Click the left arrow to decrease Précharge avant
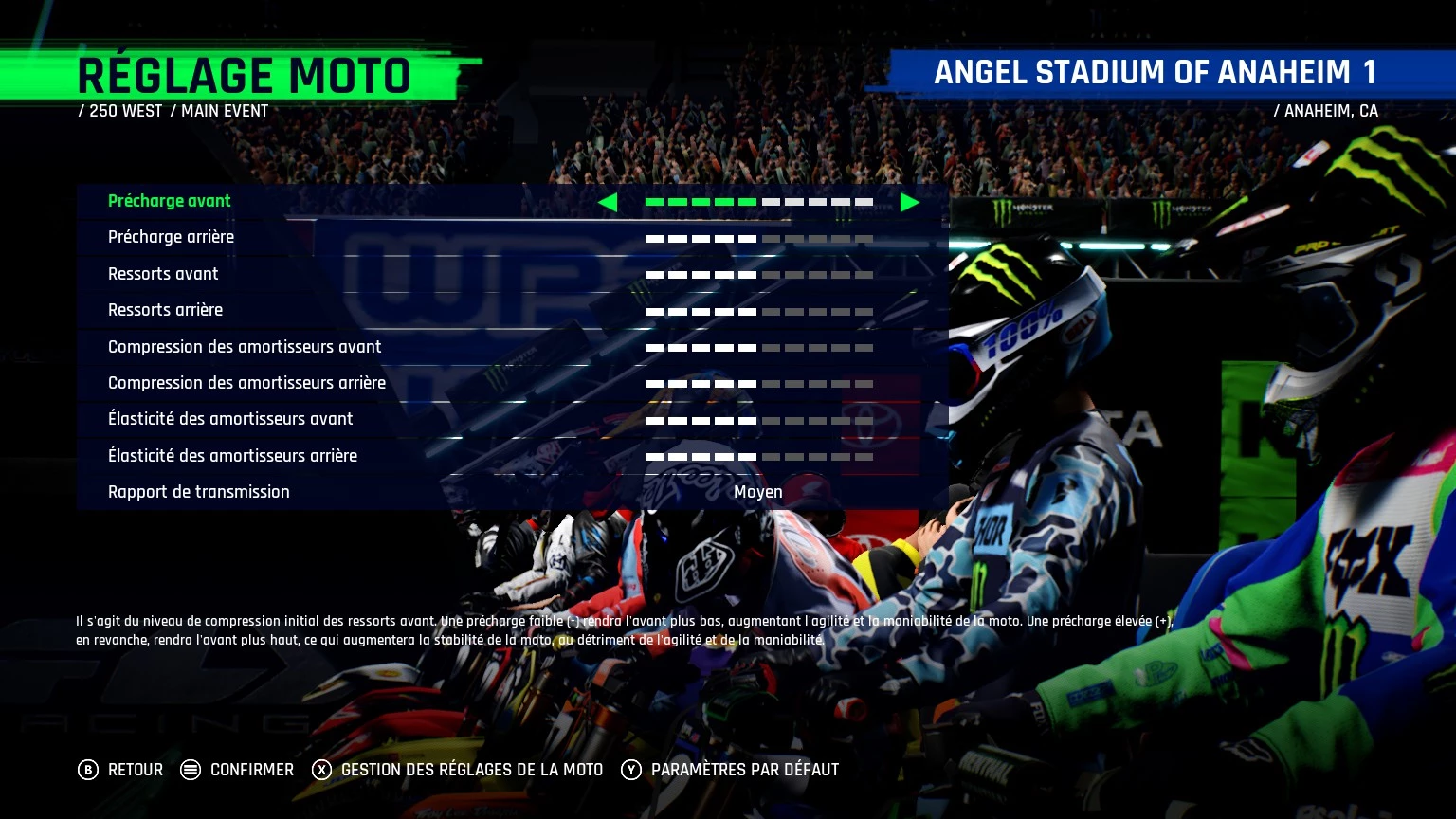Image resolution: width=1456 pixels, height=819 pixels. 609,202
